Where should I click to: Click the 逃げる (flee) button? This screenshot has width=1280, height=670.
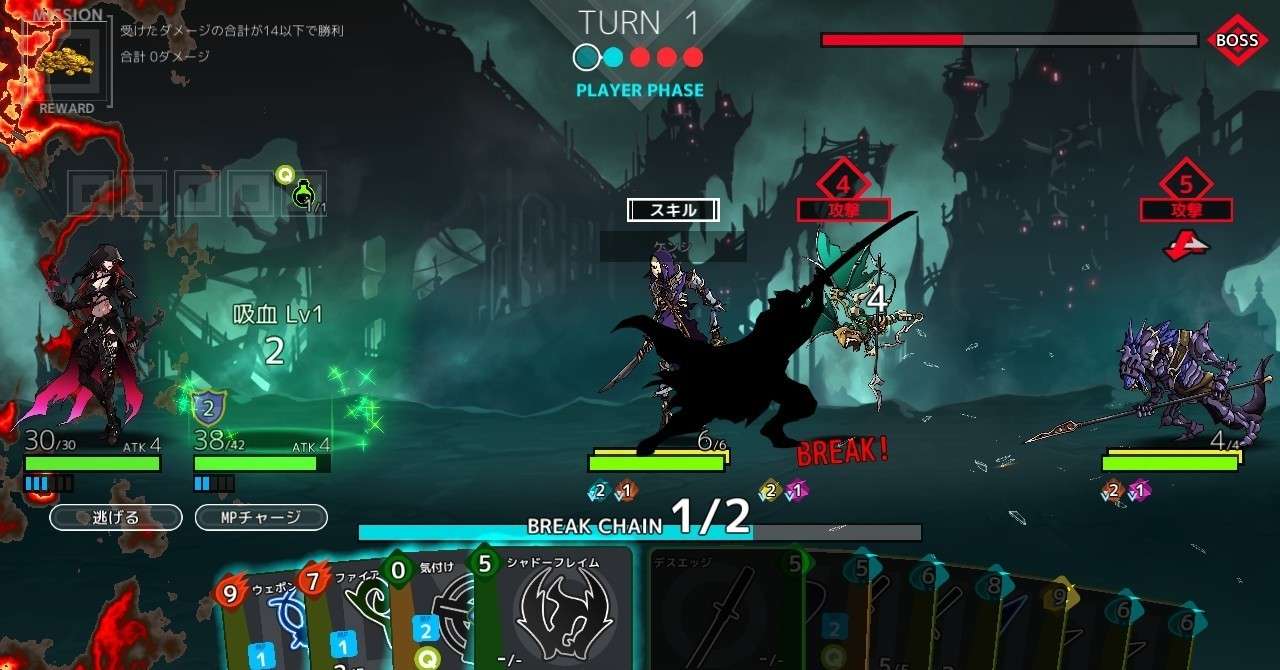point(116,517)
